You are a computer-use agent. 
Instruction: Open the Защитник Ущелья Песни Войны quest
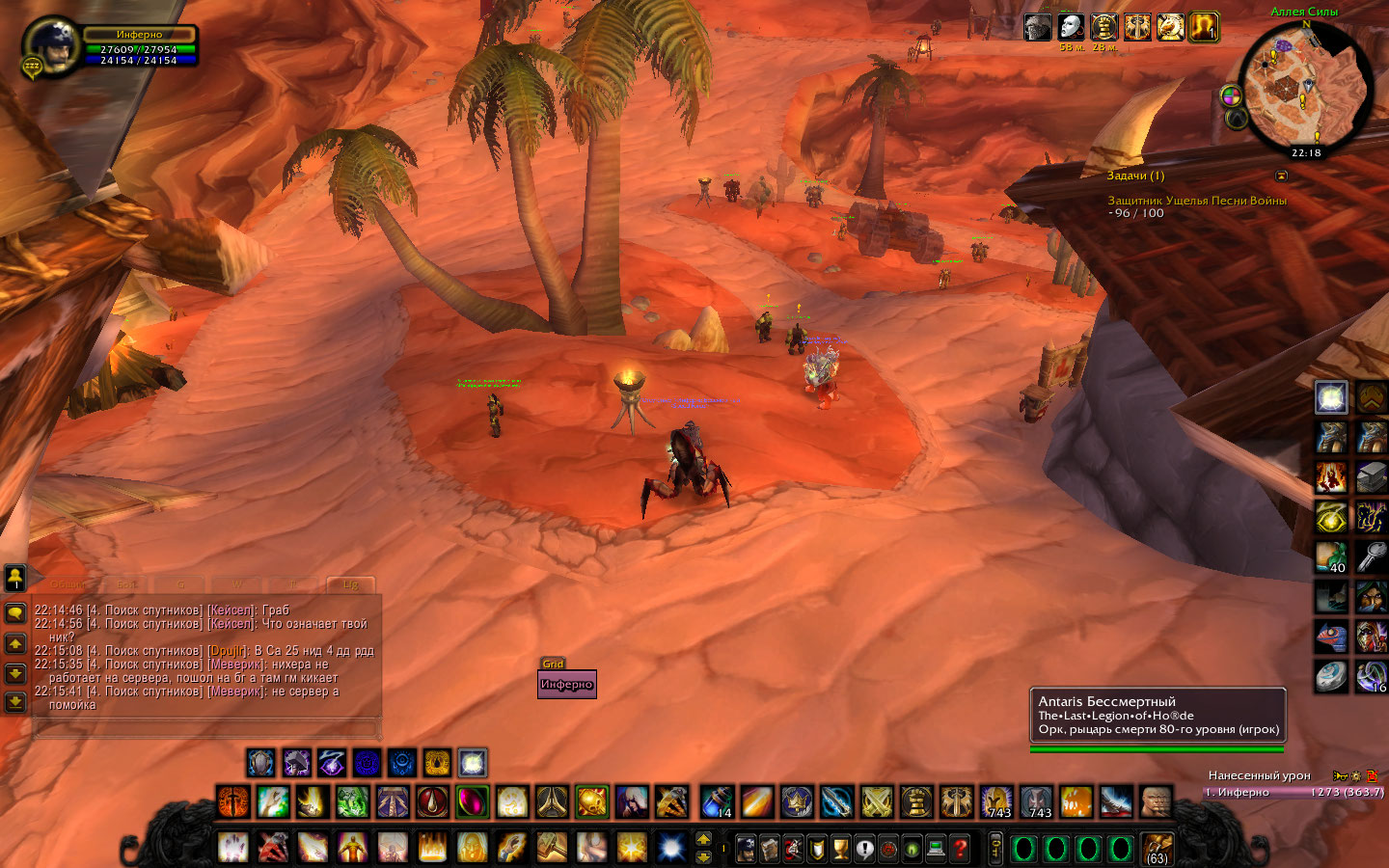(1196, 201)
